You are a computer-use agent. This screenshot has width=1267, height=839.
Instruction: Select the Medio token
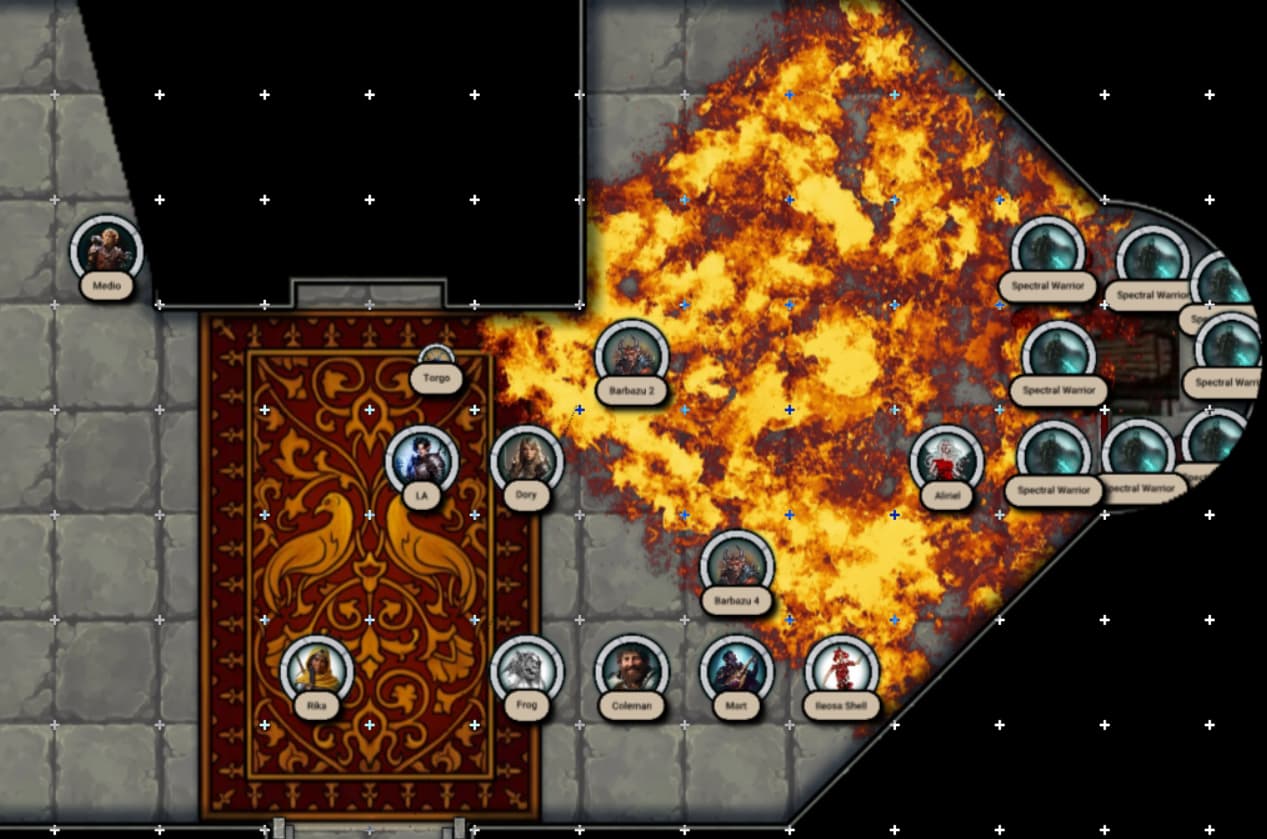pyautogui.click(x=106, y=250)
